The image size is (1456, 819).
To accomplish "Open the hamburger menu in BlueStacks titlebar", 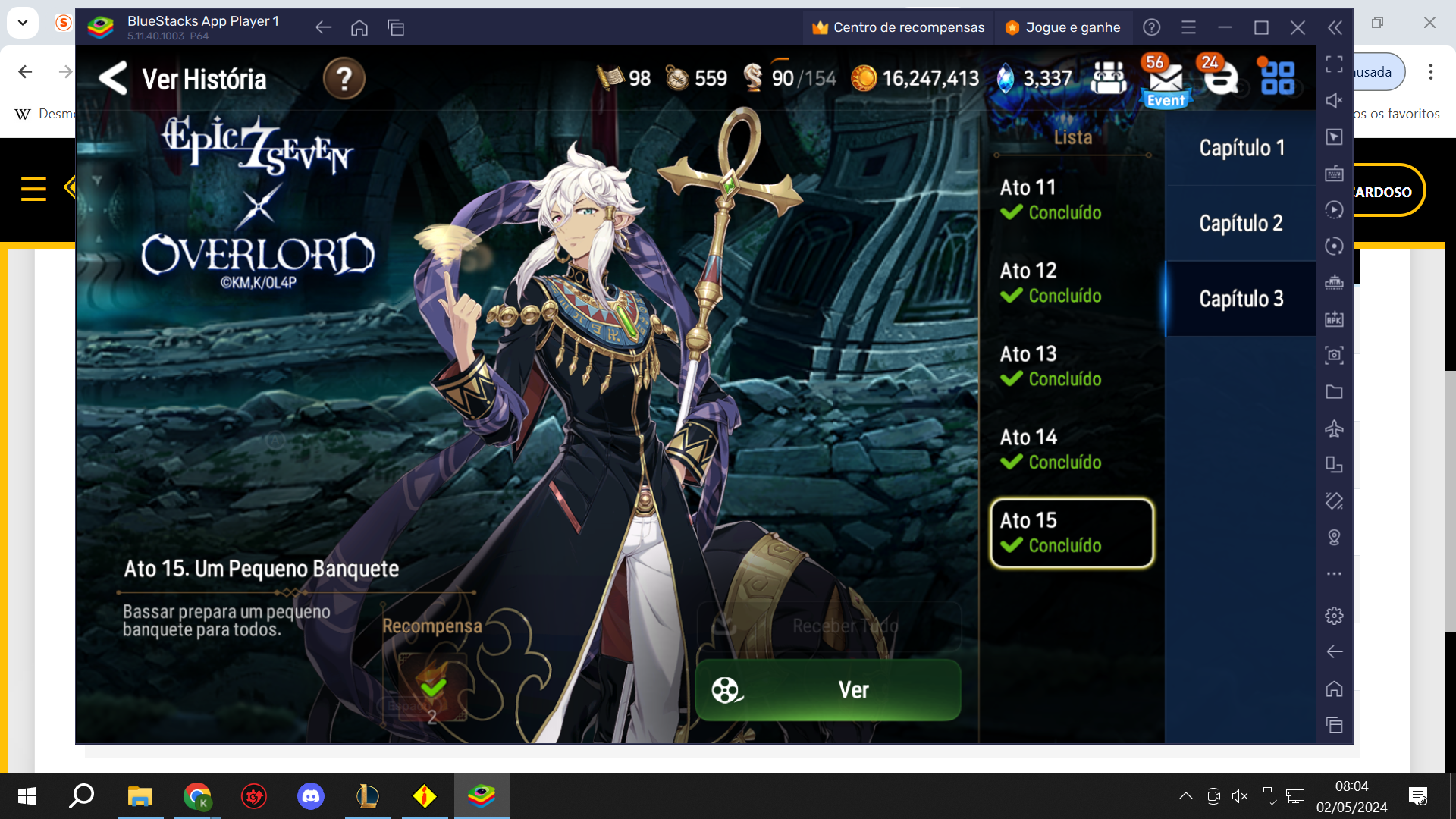I will (1188, 27).
